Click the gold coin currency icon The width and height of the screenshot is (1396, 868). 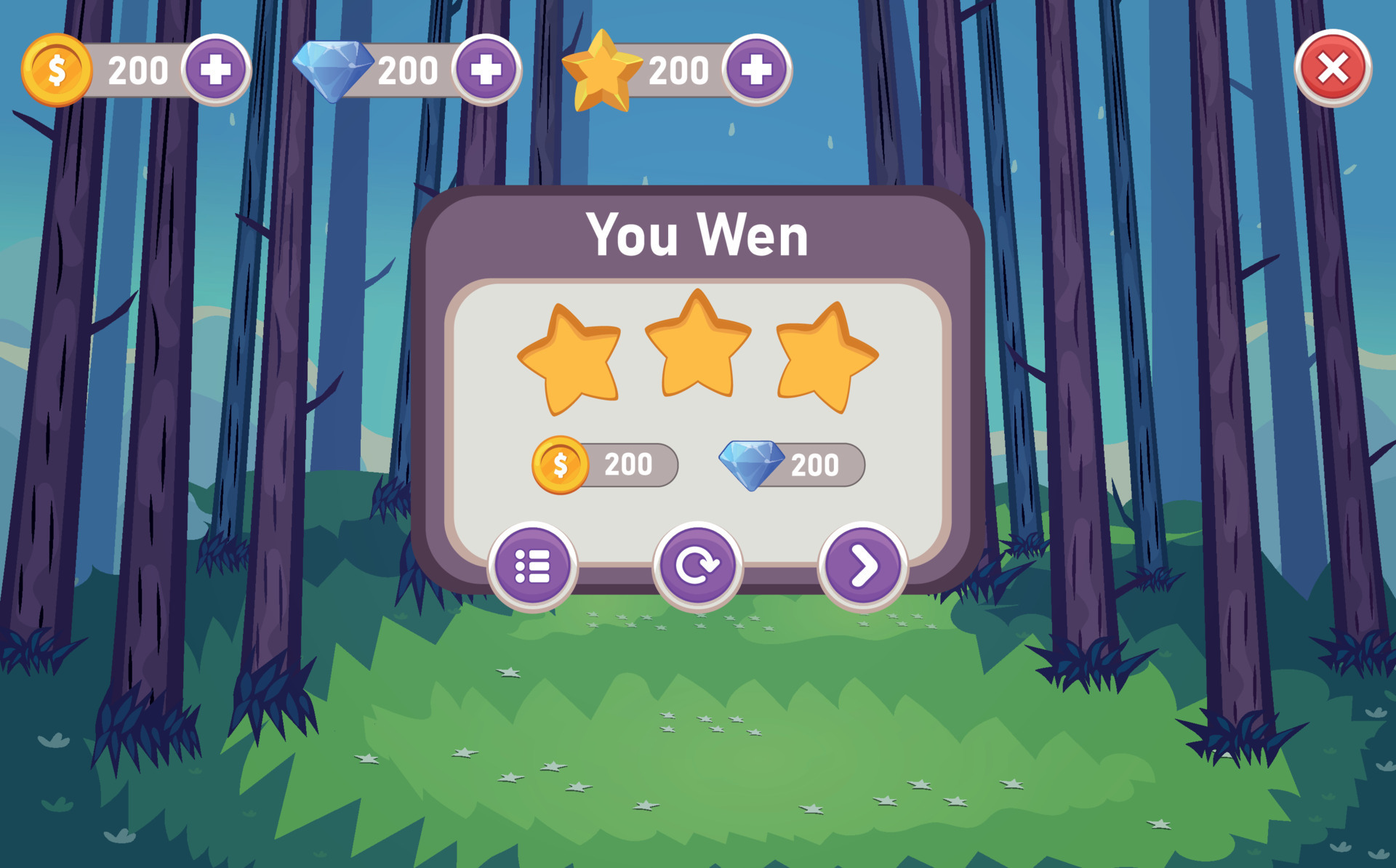(x=57, y=70)
